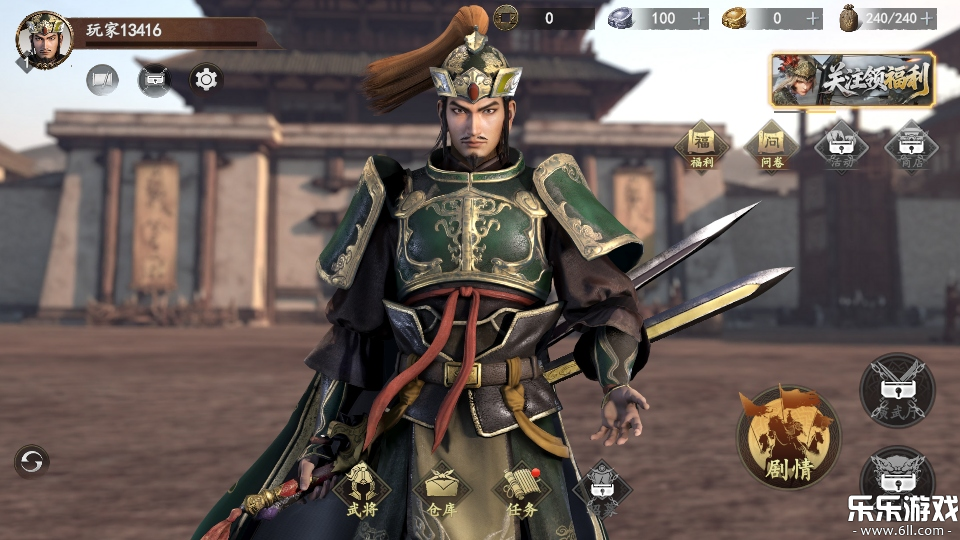Click the circular refresh arrows button
Viewport: 960px width, 540px height.
(32, 461)
